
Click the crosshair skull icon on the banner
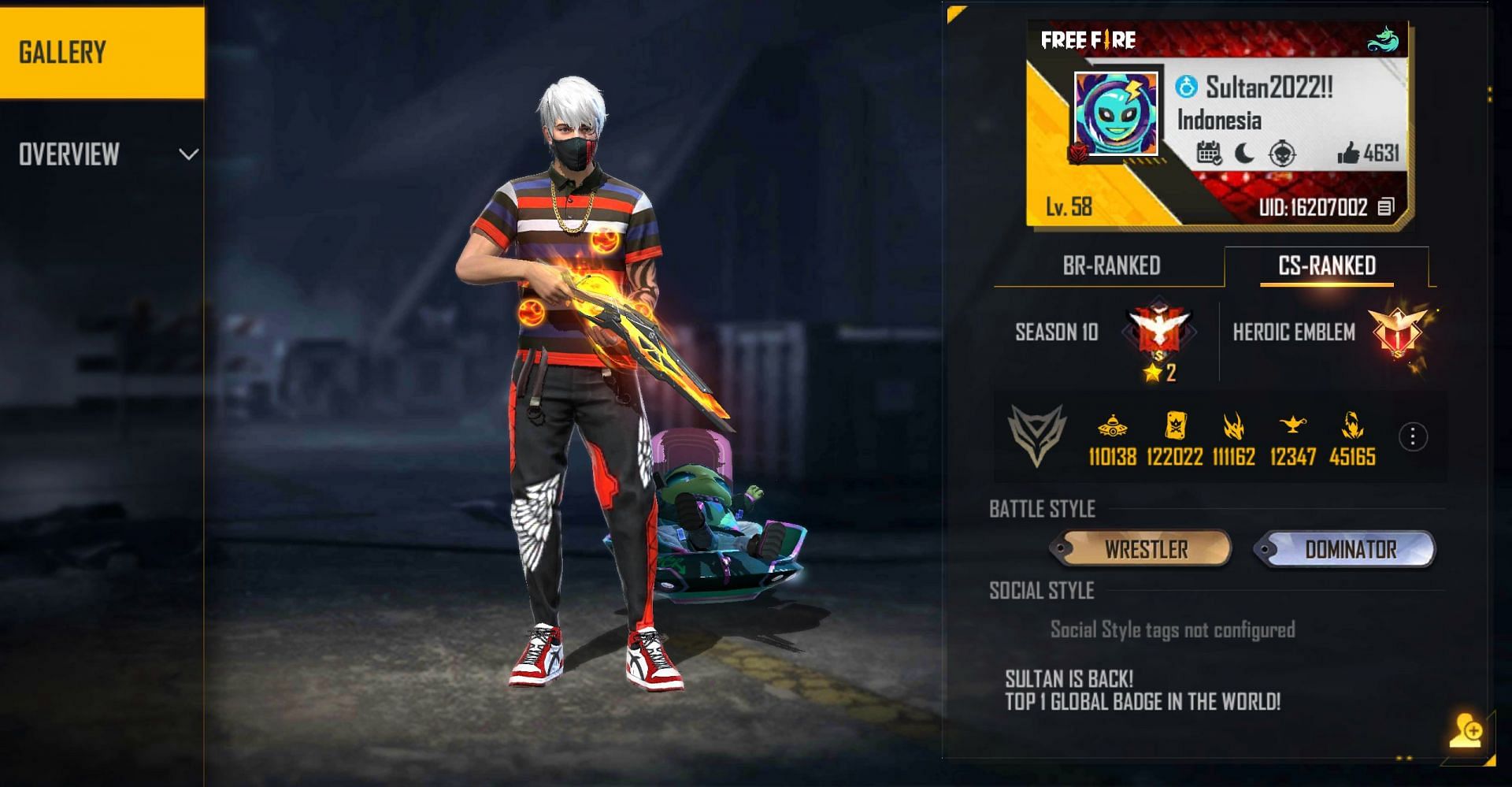1282,153
